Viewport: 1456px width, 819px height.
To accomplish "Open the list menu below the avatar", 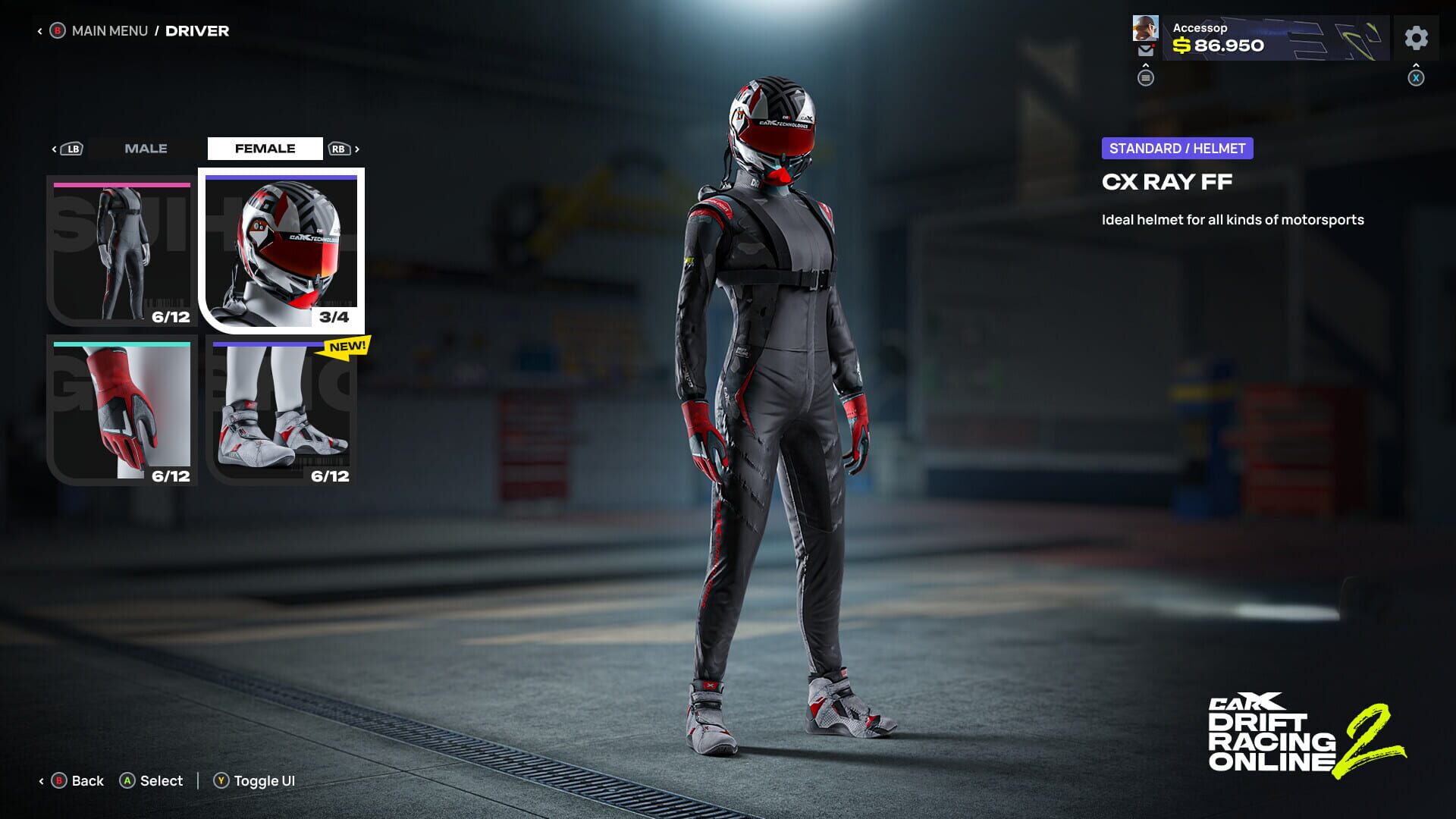I will click(1146, 78).
